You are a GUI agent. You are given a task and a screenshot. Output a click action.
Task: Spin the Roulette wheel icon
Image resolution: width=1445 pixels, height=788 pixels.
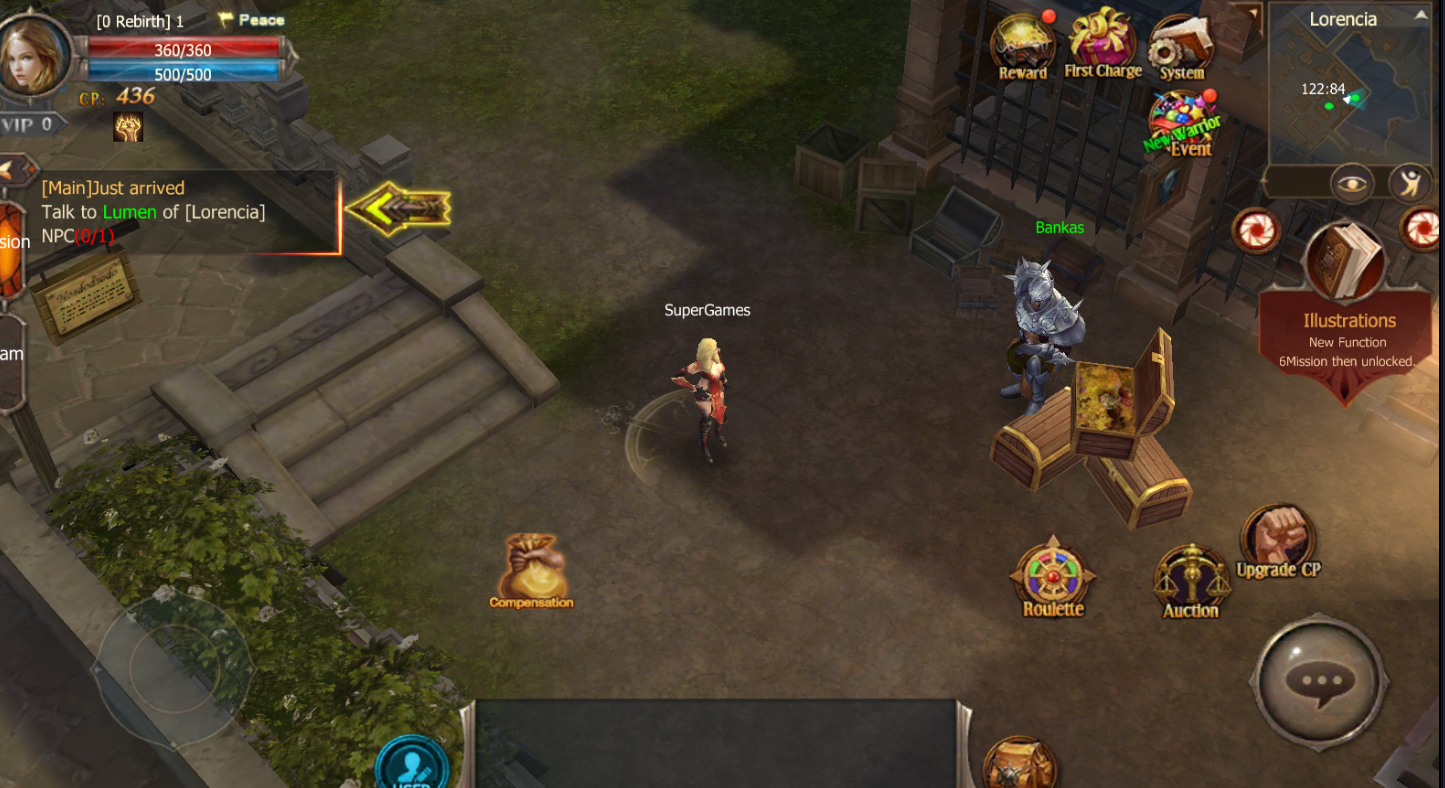click(x=1052, y=580)
